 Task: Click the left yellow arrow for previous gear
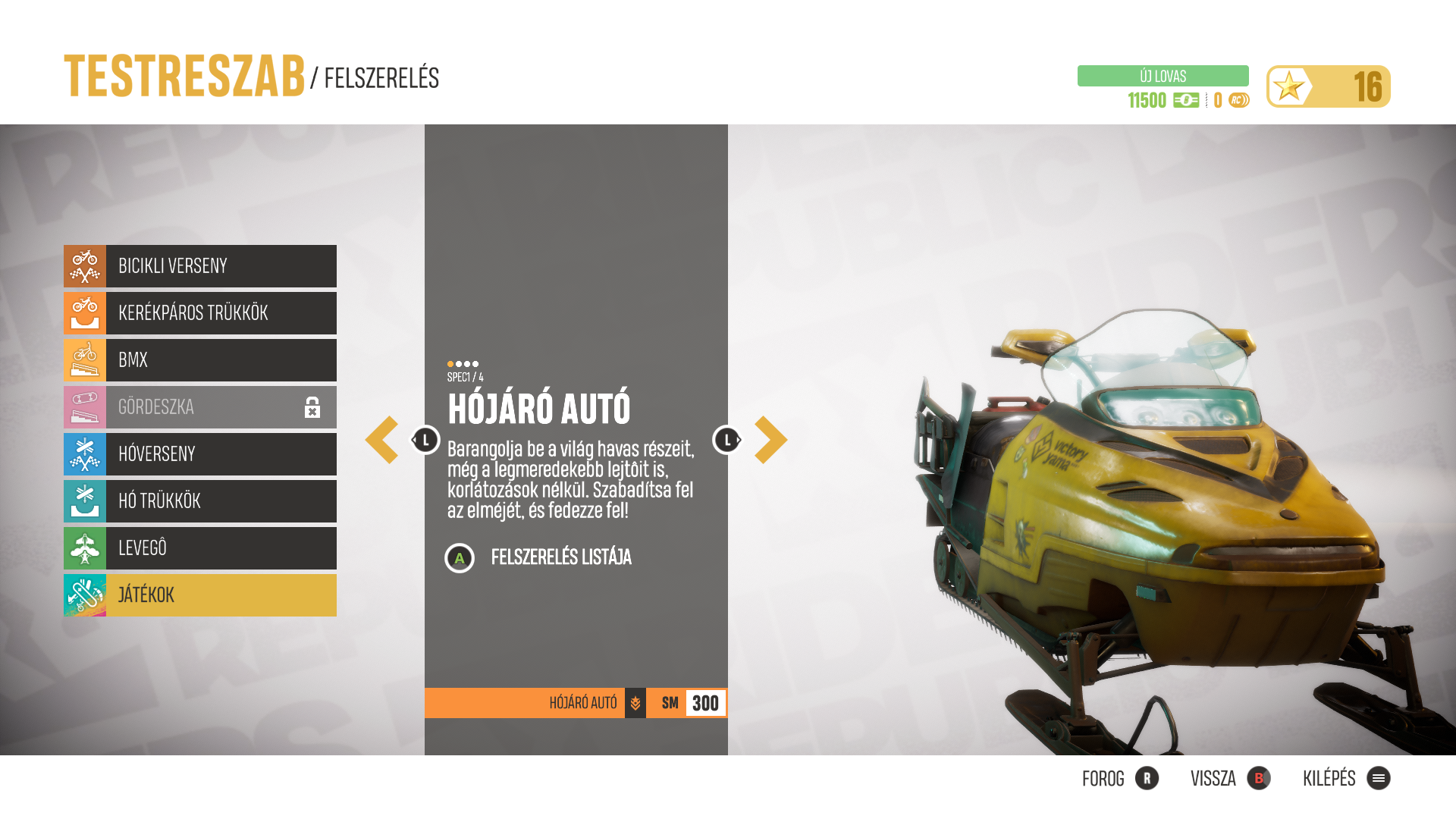(382, 440)
